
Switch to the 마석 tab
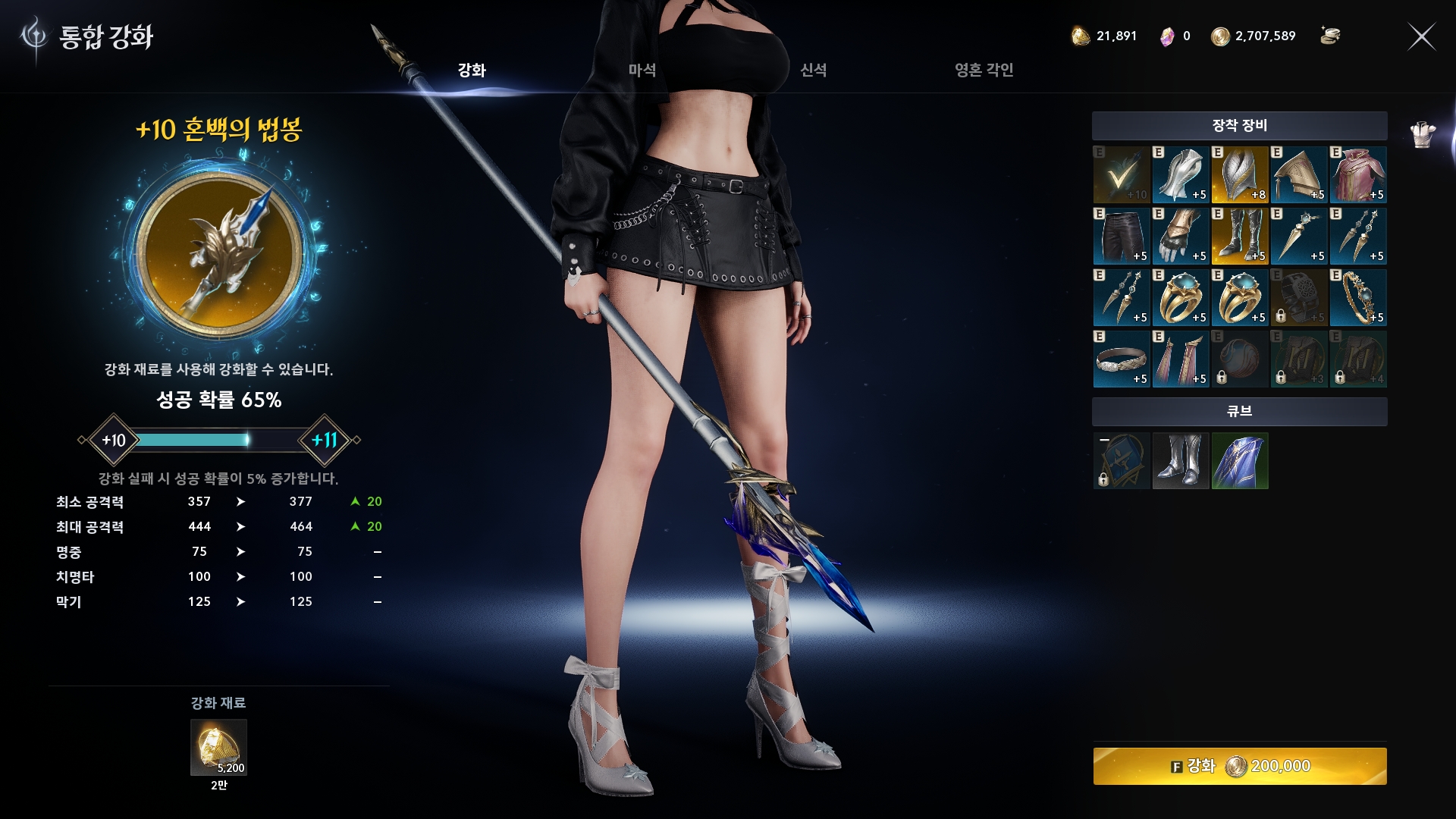tap(642, 71)
